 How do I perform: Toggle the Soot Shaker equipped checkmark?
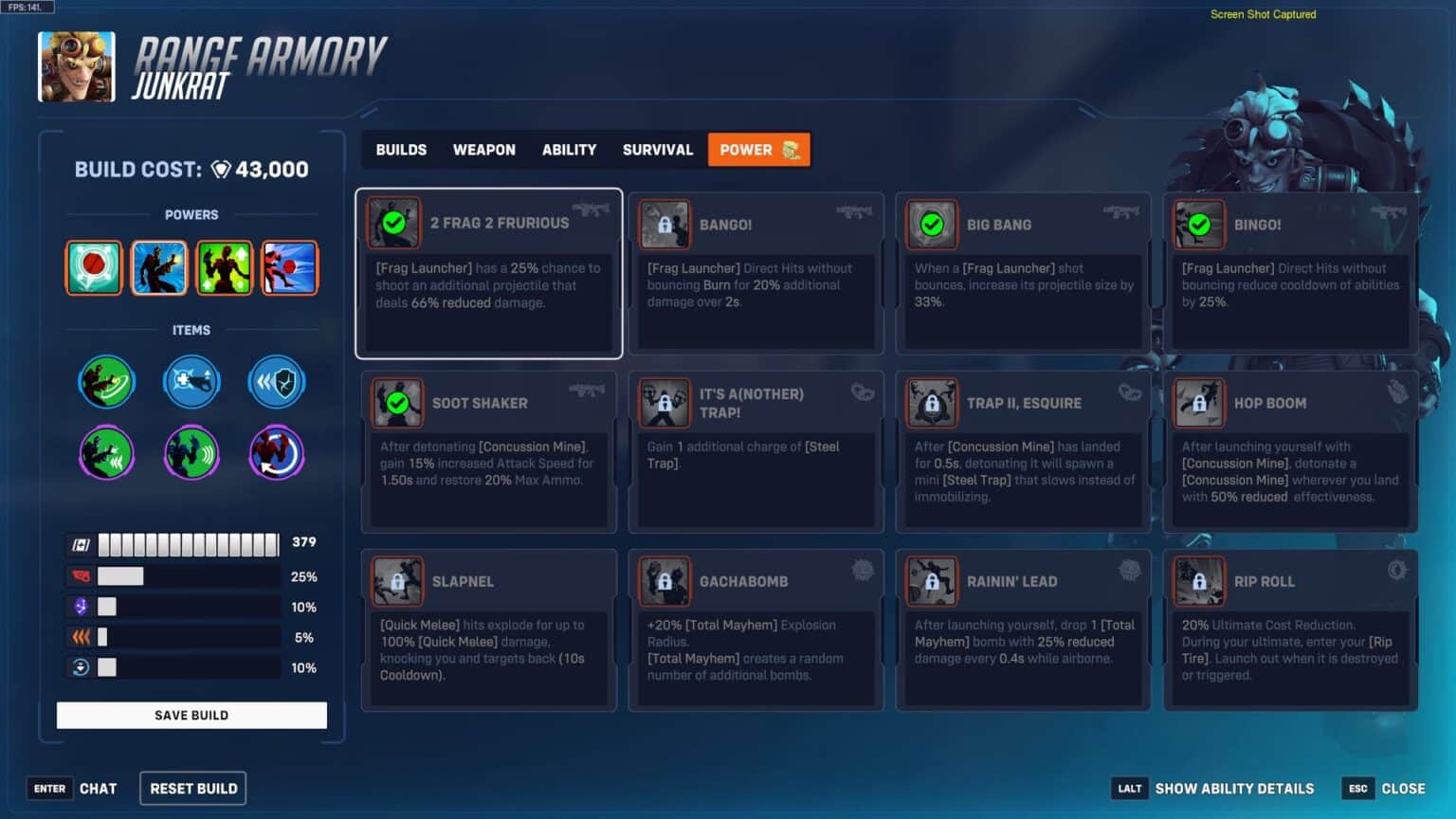(x=395, y=403)
